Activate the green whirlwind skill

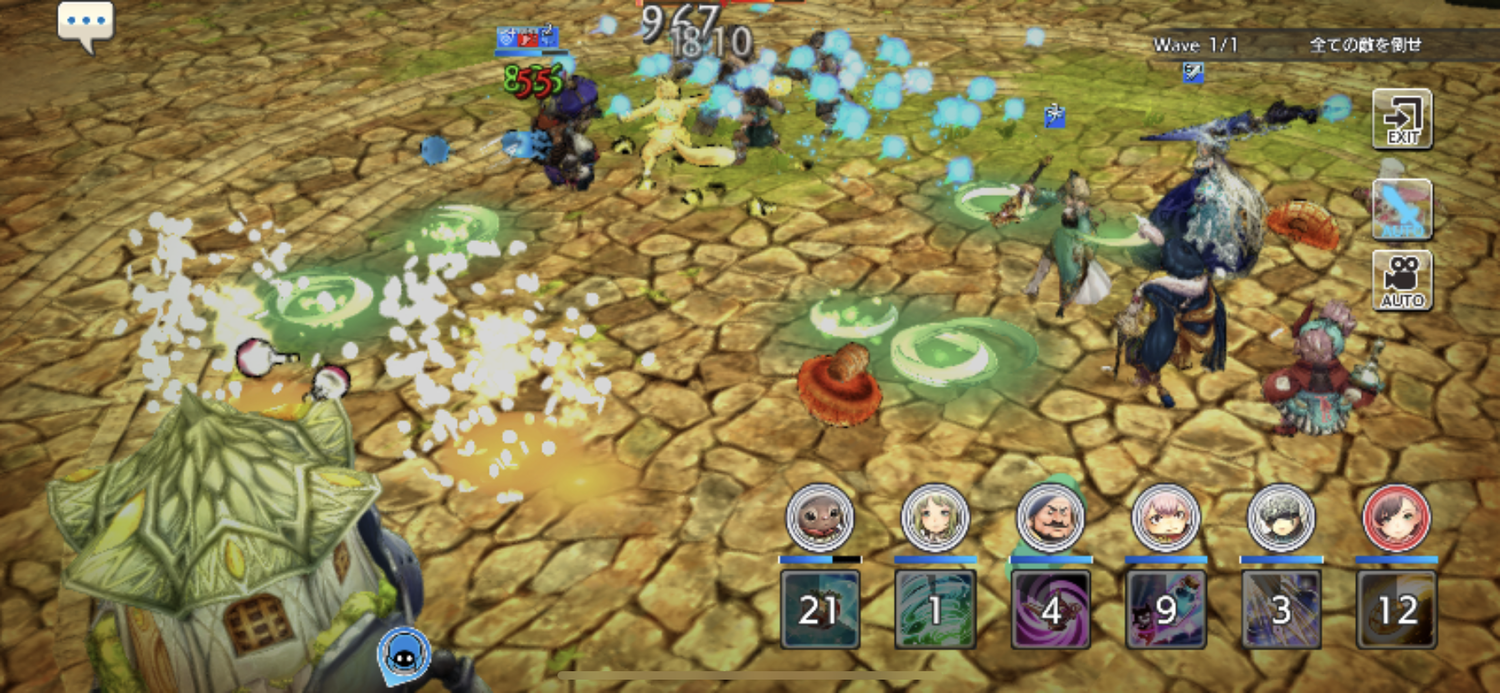[935, 609]
